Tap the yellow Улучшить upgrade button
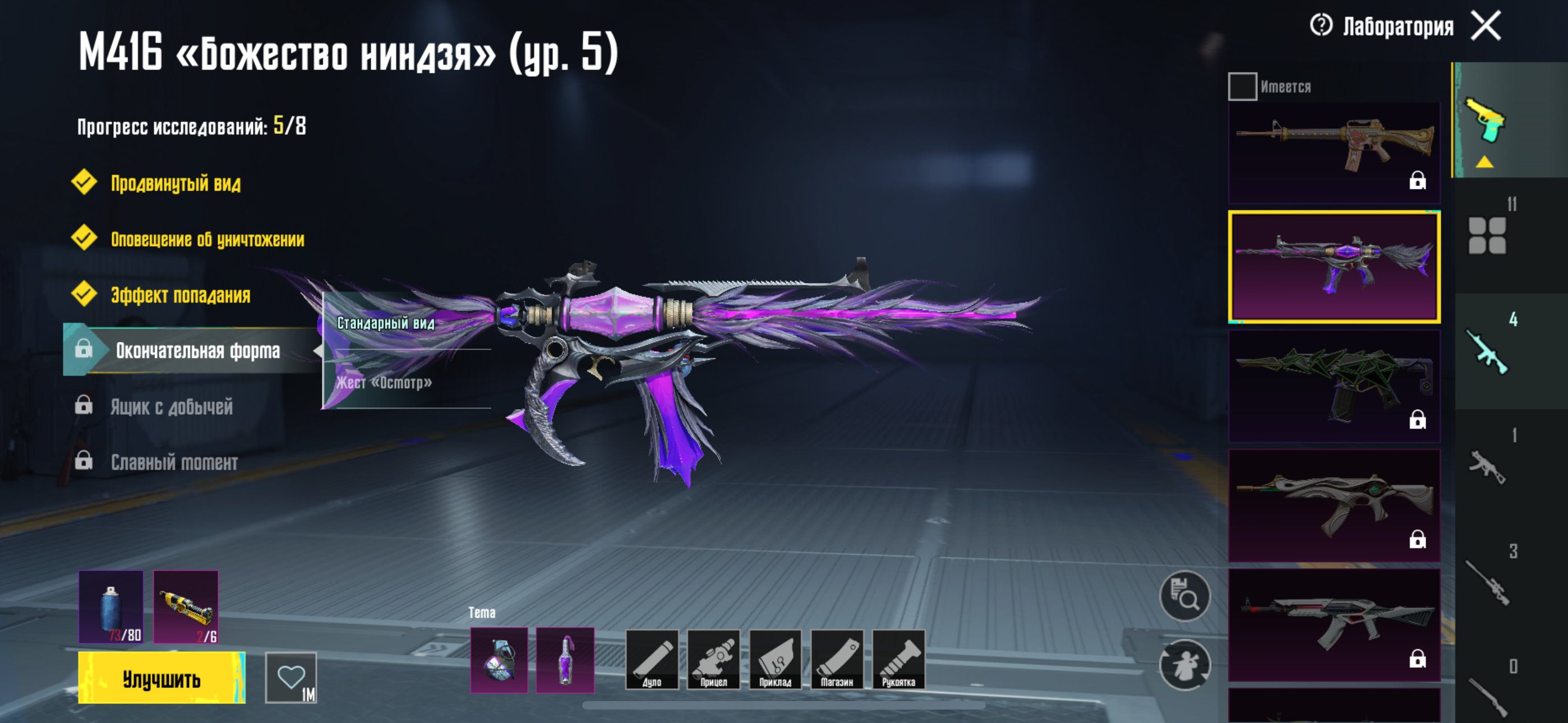The image size is (1568, 723). pyautogui.click(x=162, y=678)
